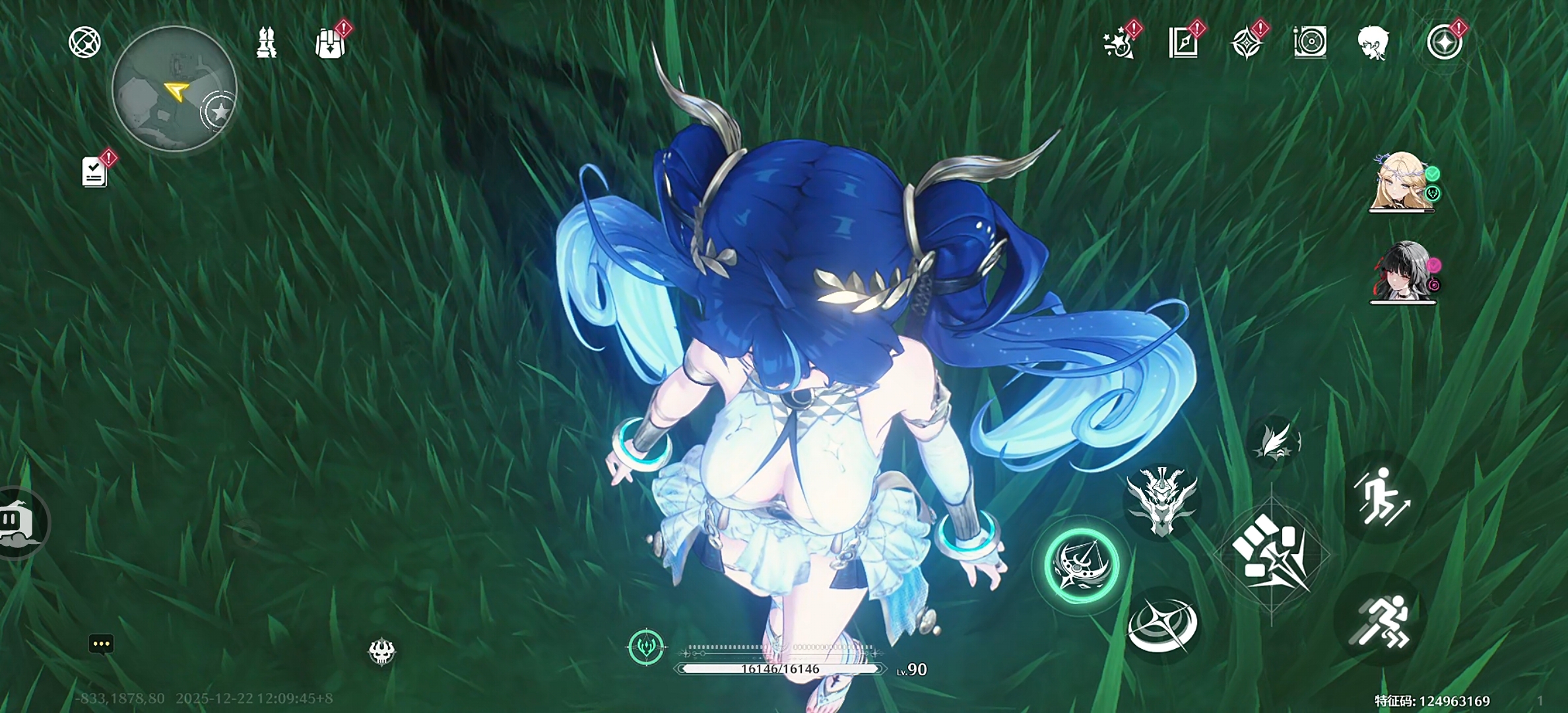This screenshot has height=713, width=1568.
Task: Switch to the black-haired party member
Action: [x=1401, y=272]
